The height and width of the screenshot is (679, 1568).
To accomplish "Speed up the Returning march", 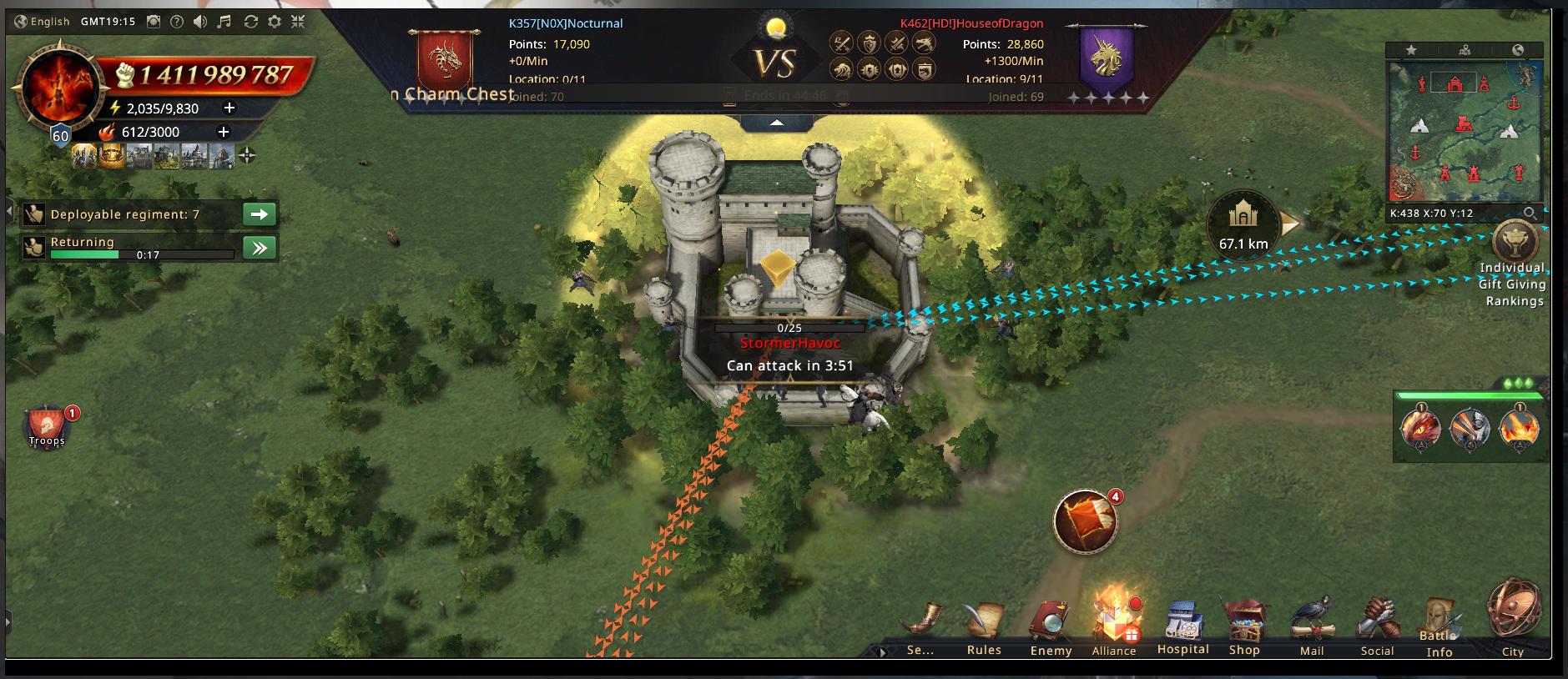I will click(260, 248).
